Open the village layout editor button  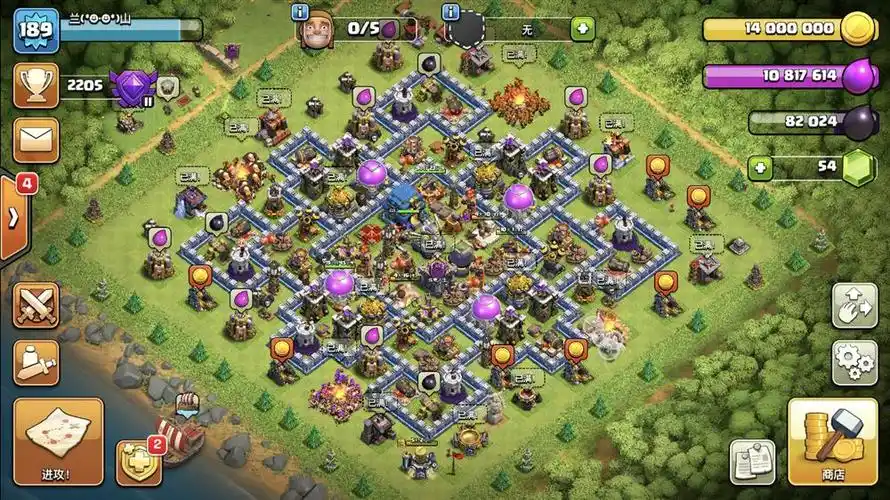tap(854, 305)
